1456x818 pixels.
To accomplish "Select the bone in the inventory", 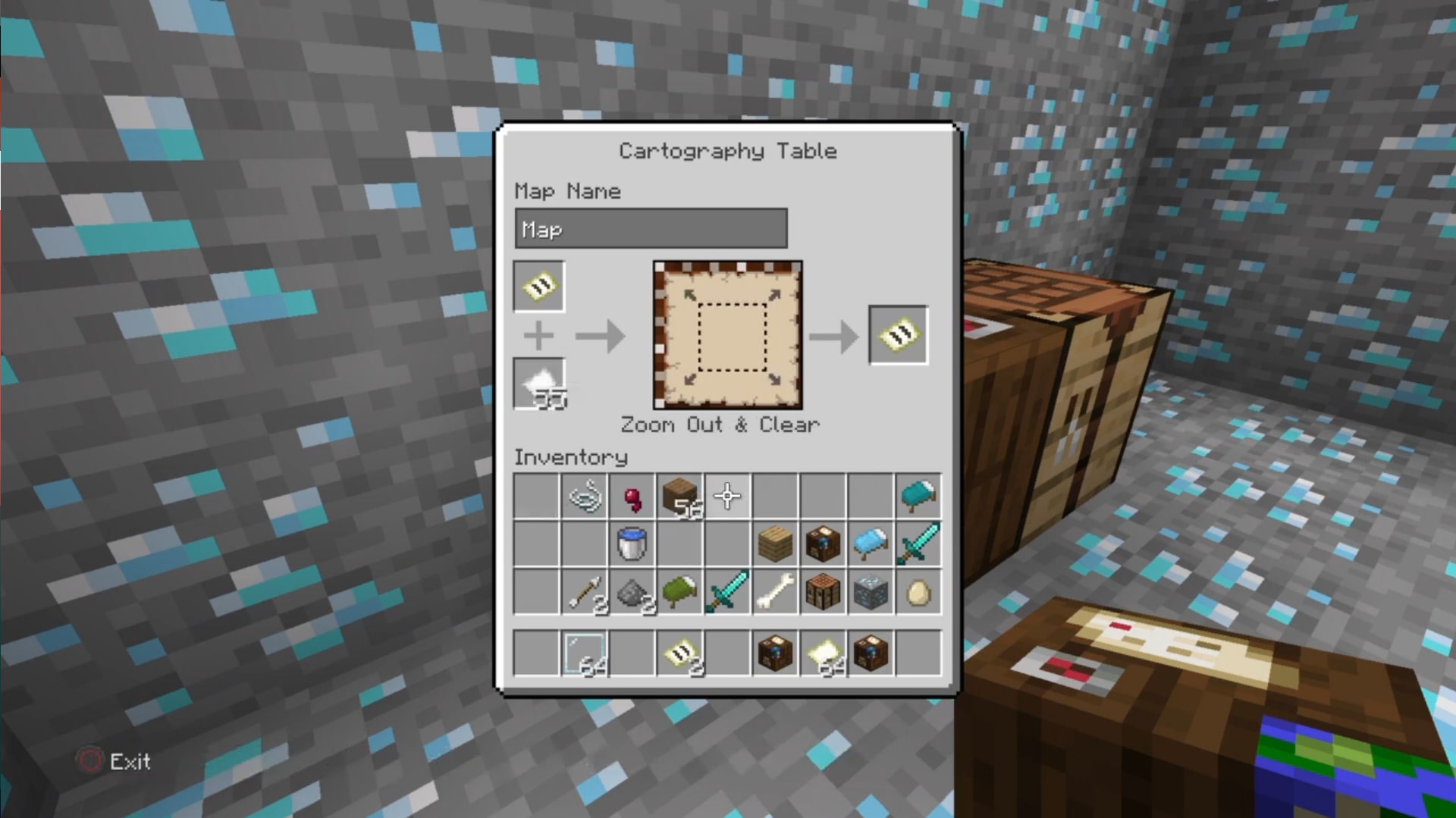I will (x=775, y=592).
